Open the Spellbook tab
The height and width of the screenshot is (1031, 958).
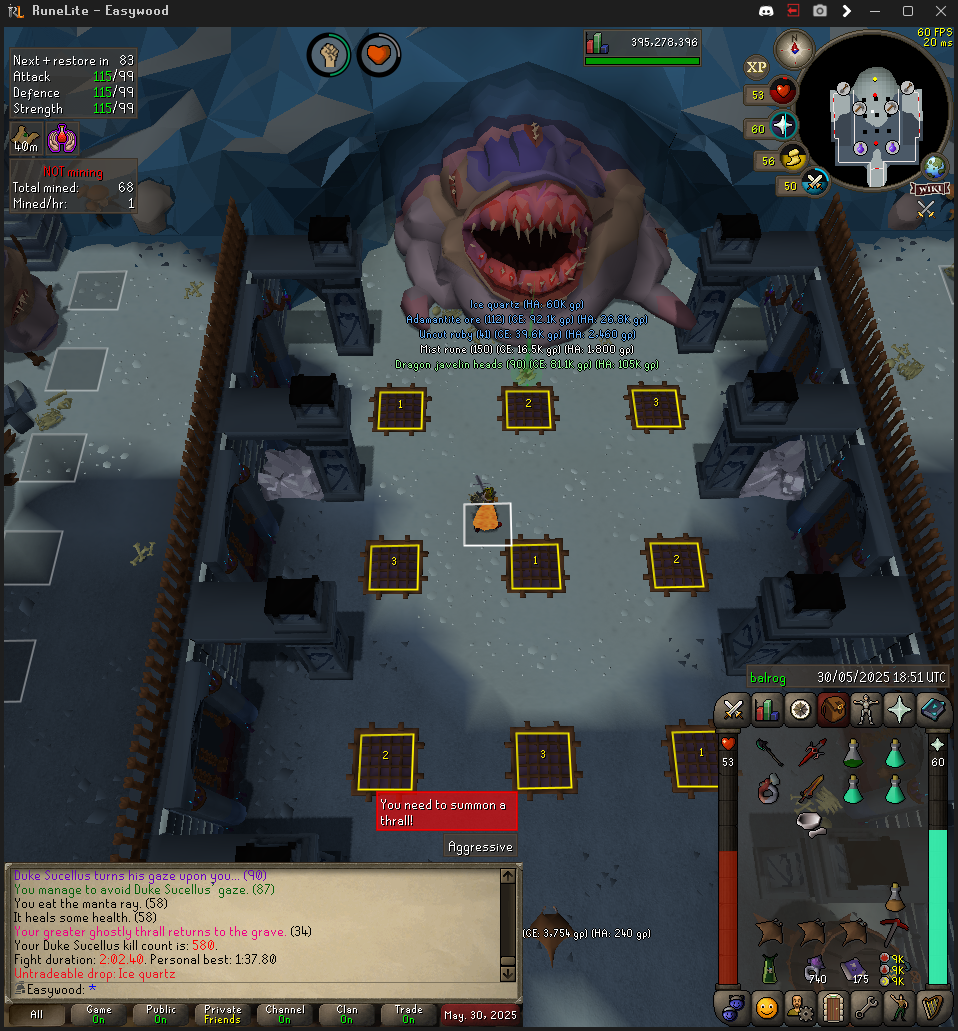(933, 710)
